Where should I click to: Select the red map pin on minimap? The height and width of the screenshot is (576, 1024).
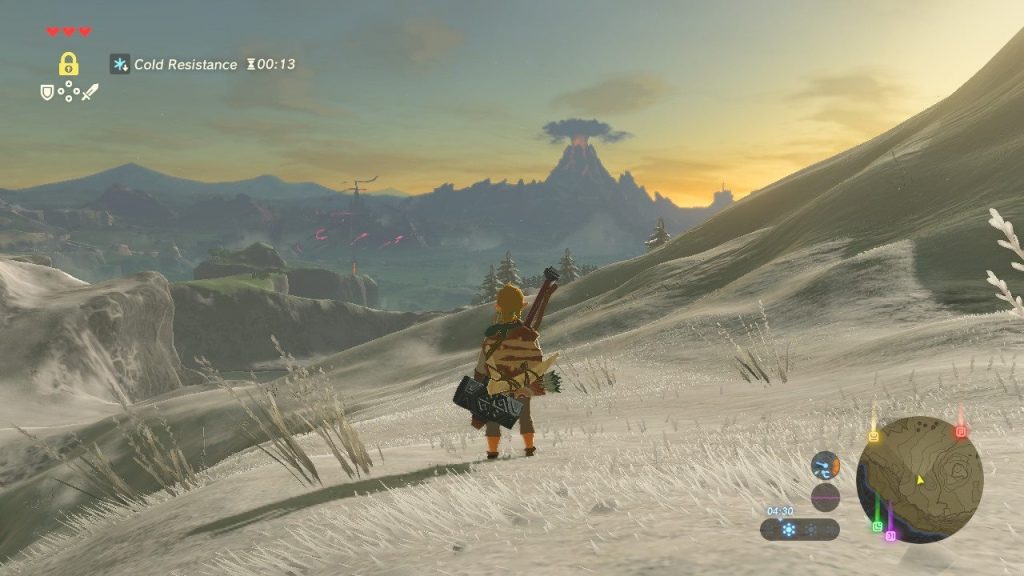(x=960, y=432)
